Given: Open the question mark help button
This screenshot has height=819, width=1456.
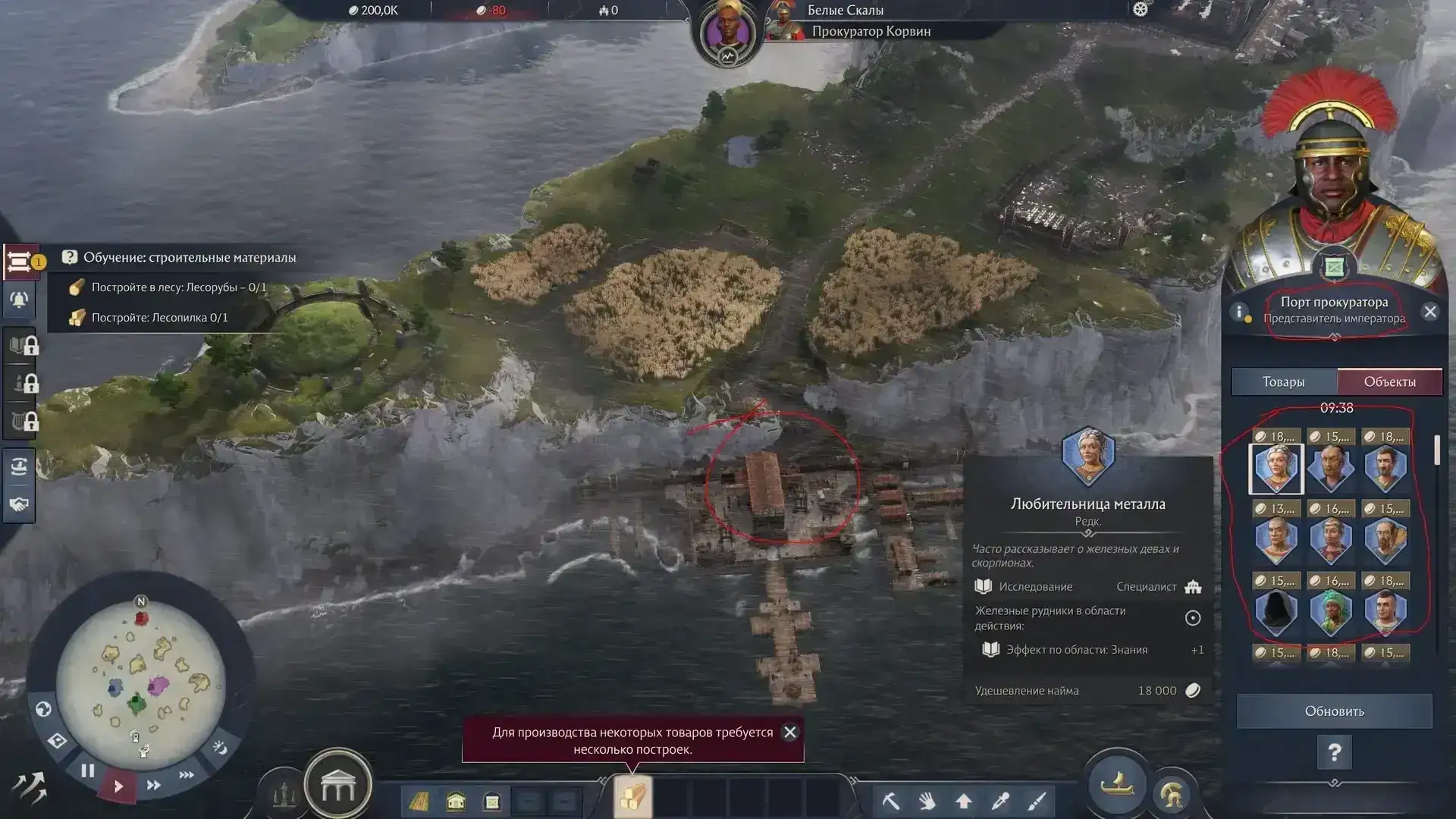Looking at the screenshot, I should [x=1334, y=753].
